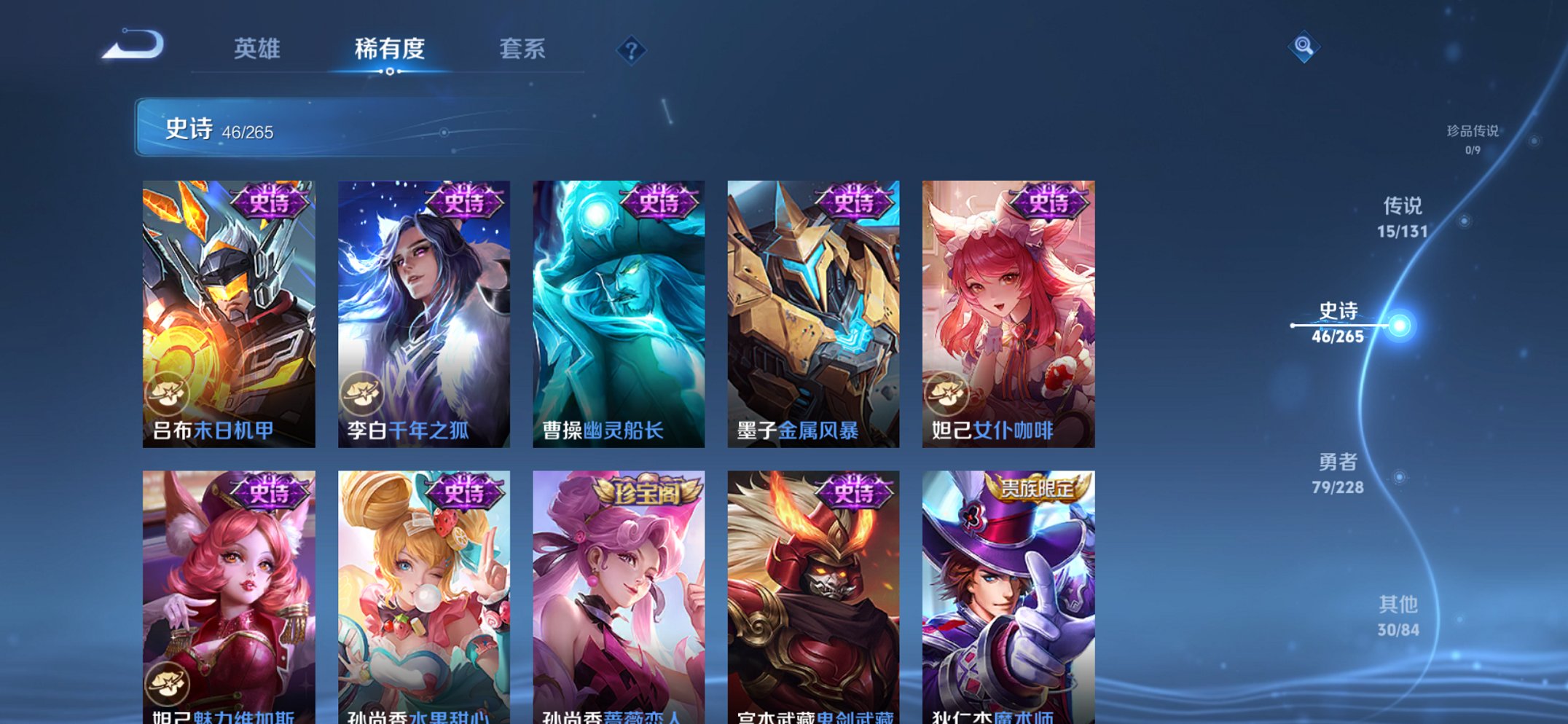
Task: Click the owned badge on 妲己女仆咖啡 card
Action: [x=947, y=391]
